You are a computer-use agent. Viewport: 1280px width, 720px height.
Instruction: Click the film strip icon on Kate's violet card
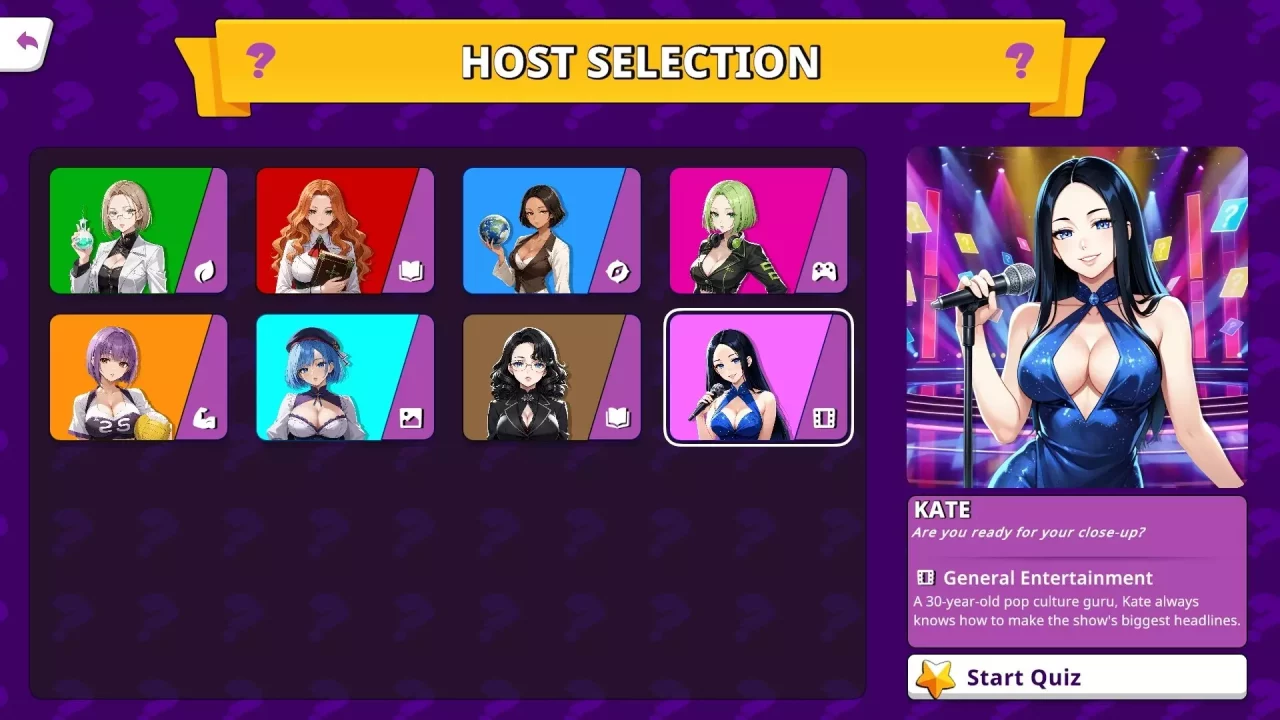pyautogui.click(x=824, y=419)
